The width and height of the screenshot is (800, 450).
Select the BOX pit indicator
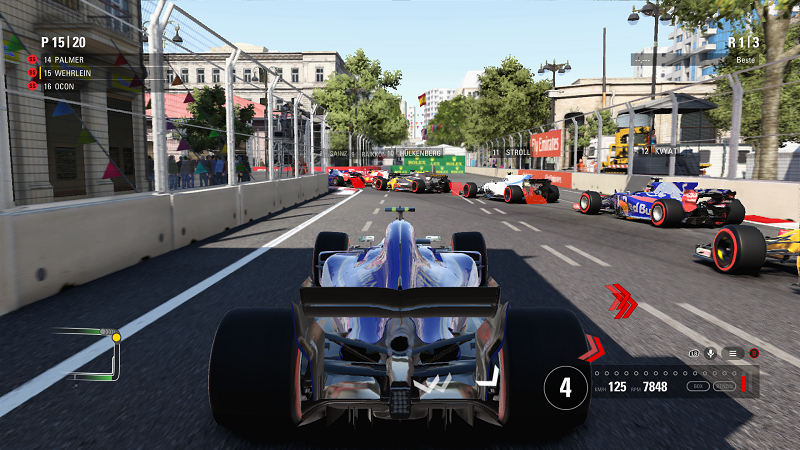coord(697,385)
